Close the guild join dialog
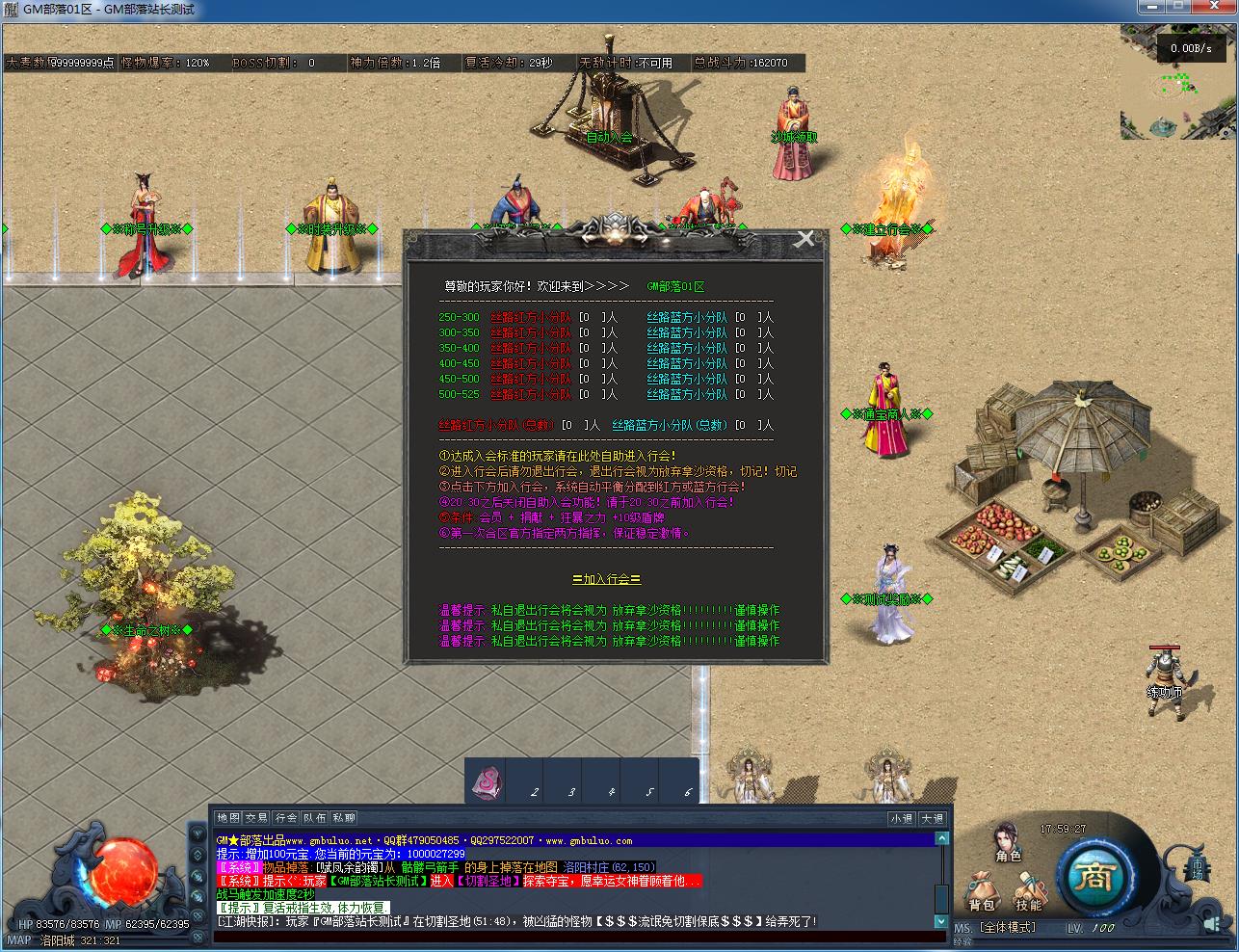The height and width of the screenshot is (952, 1239). (x=804, y=240)
